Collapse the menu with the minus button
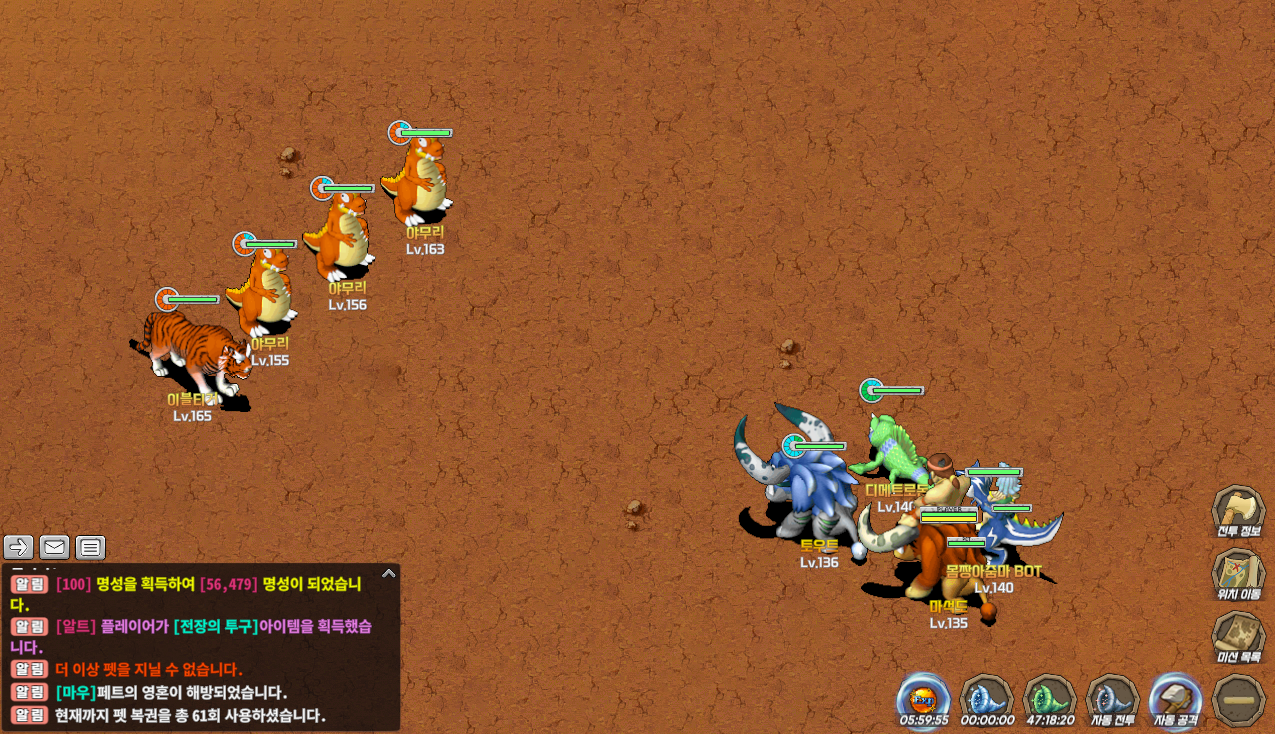Image resolution: width=1275 pixels, height=734 pixels. (x=1238, y=700)
